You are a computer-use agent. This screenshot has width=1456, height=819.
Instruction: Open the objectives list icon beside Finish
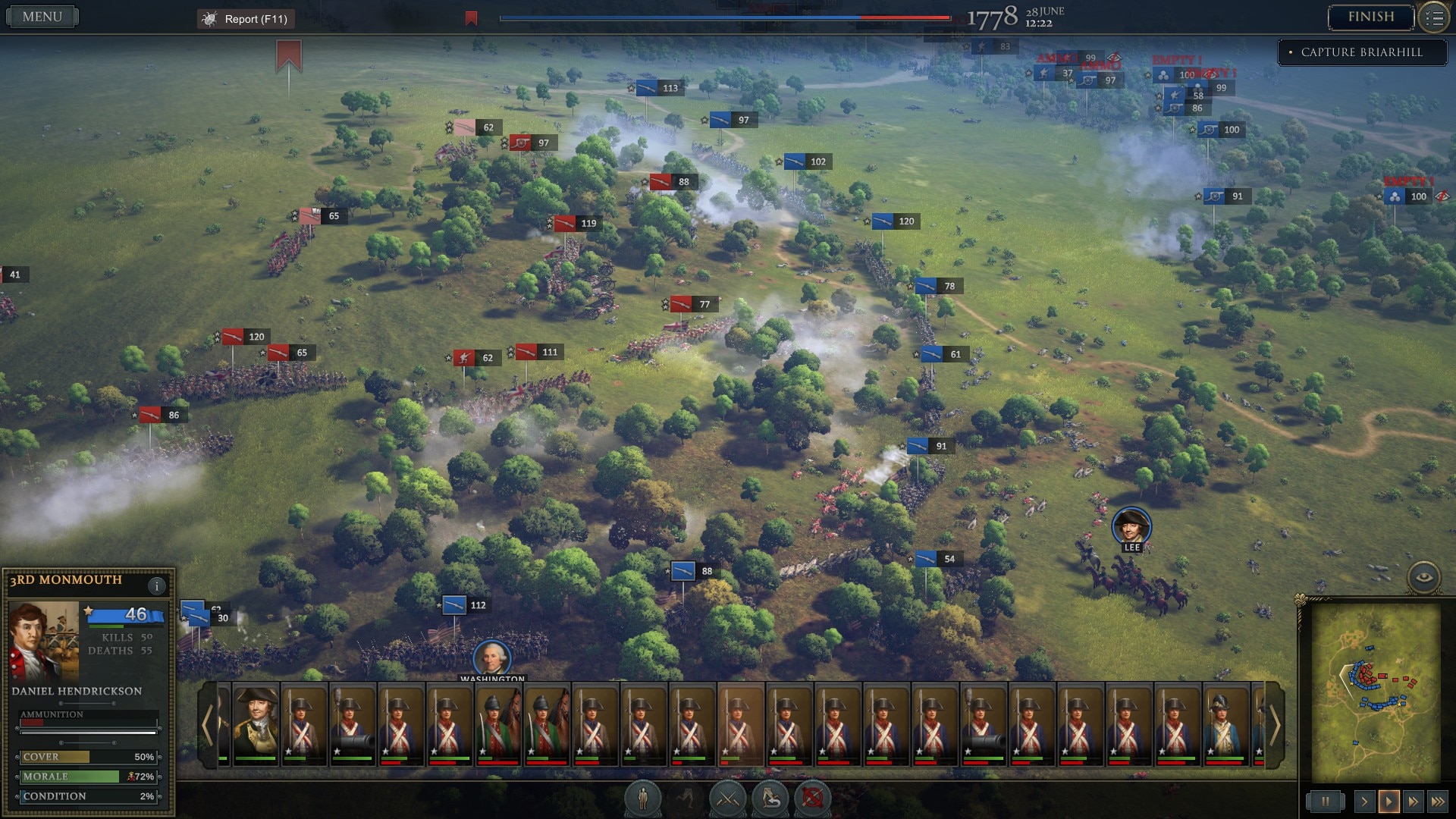(x=1434, y=18)
